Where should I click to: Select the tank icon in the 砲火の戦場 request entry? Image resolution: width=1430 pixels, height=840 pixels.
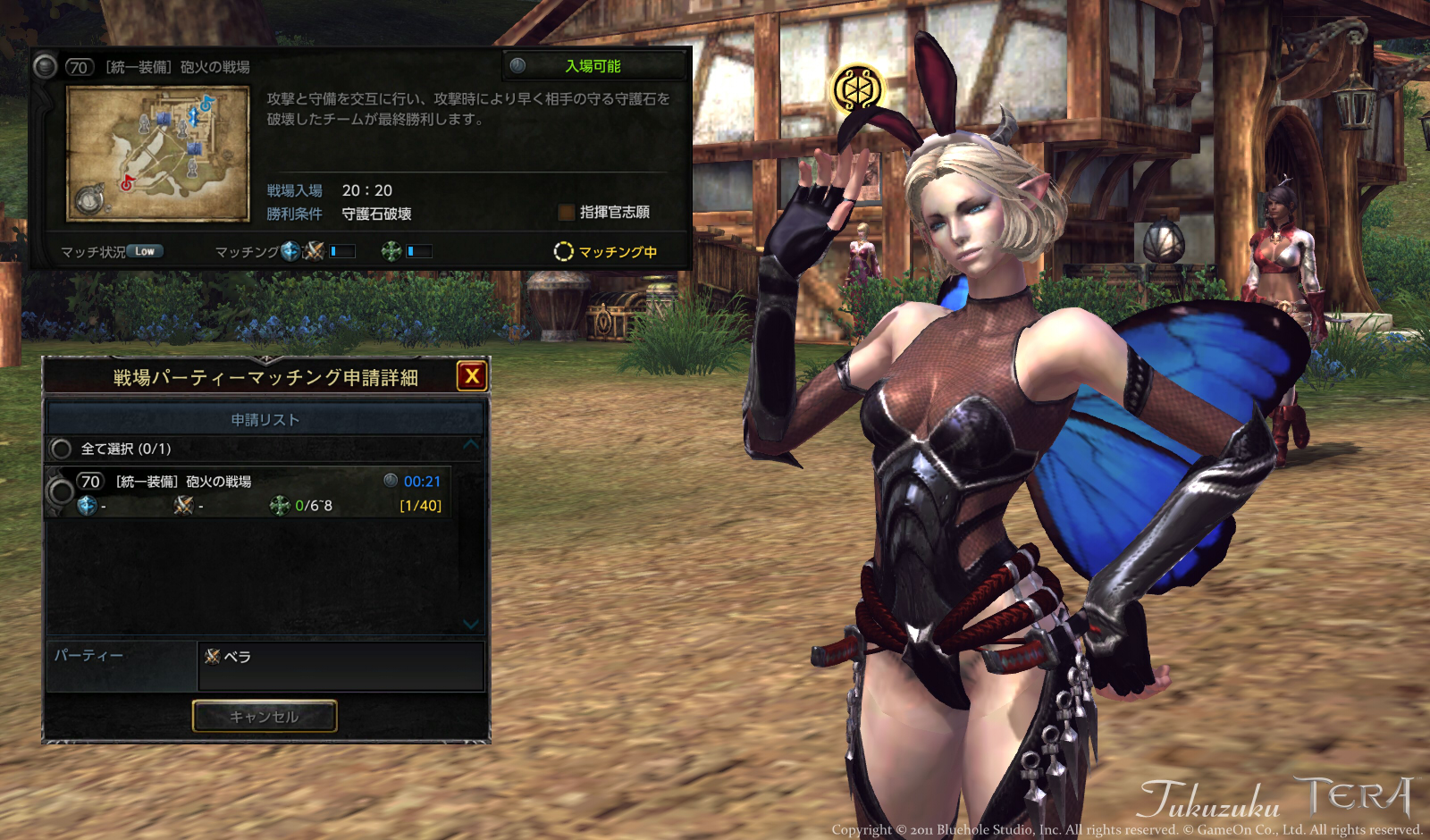(87, 505)
